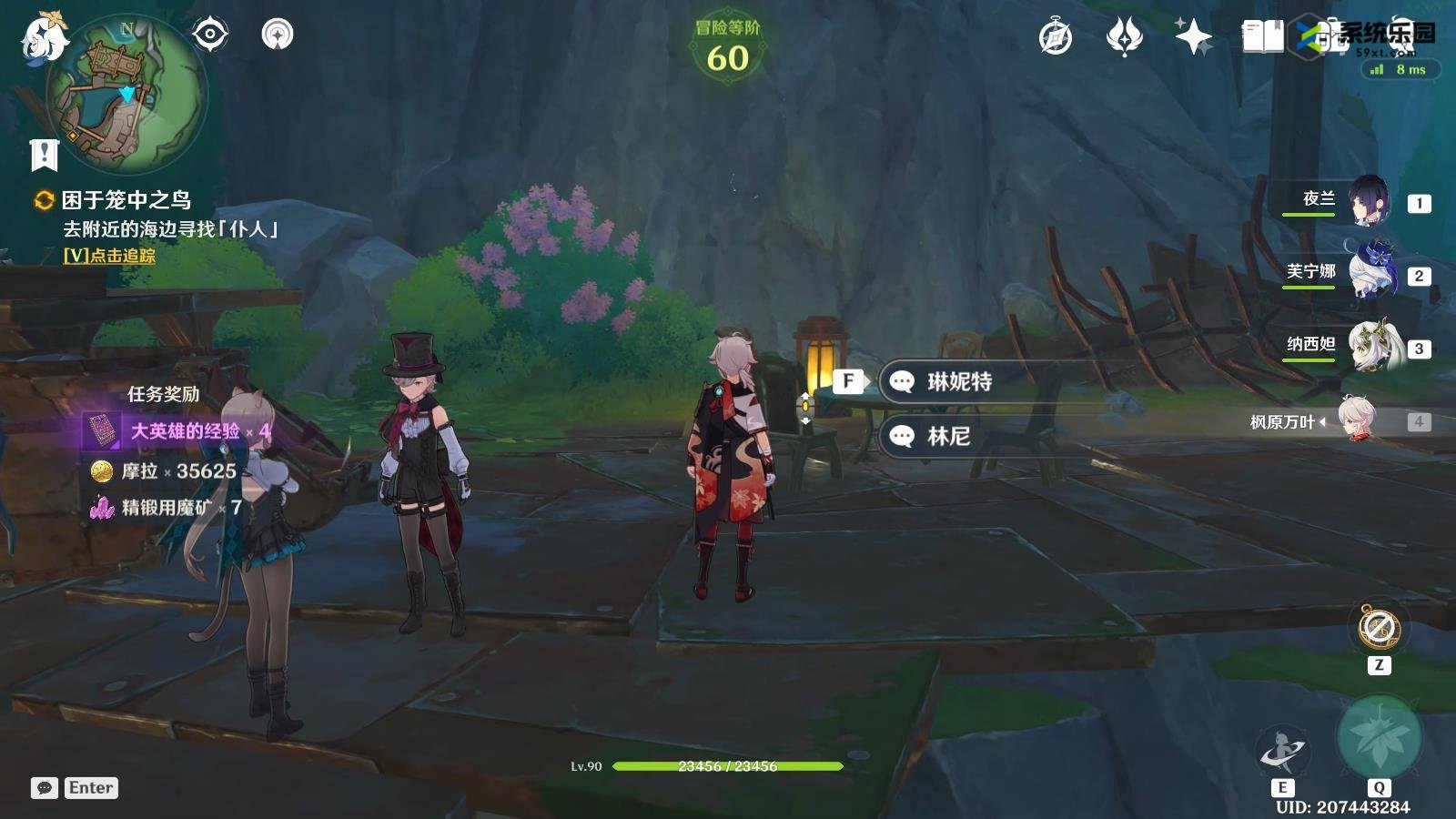Open the four-pointed star wish icon
1456x819 pixels.
click(x=1193, y=37)
